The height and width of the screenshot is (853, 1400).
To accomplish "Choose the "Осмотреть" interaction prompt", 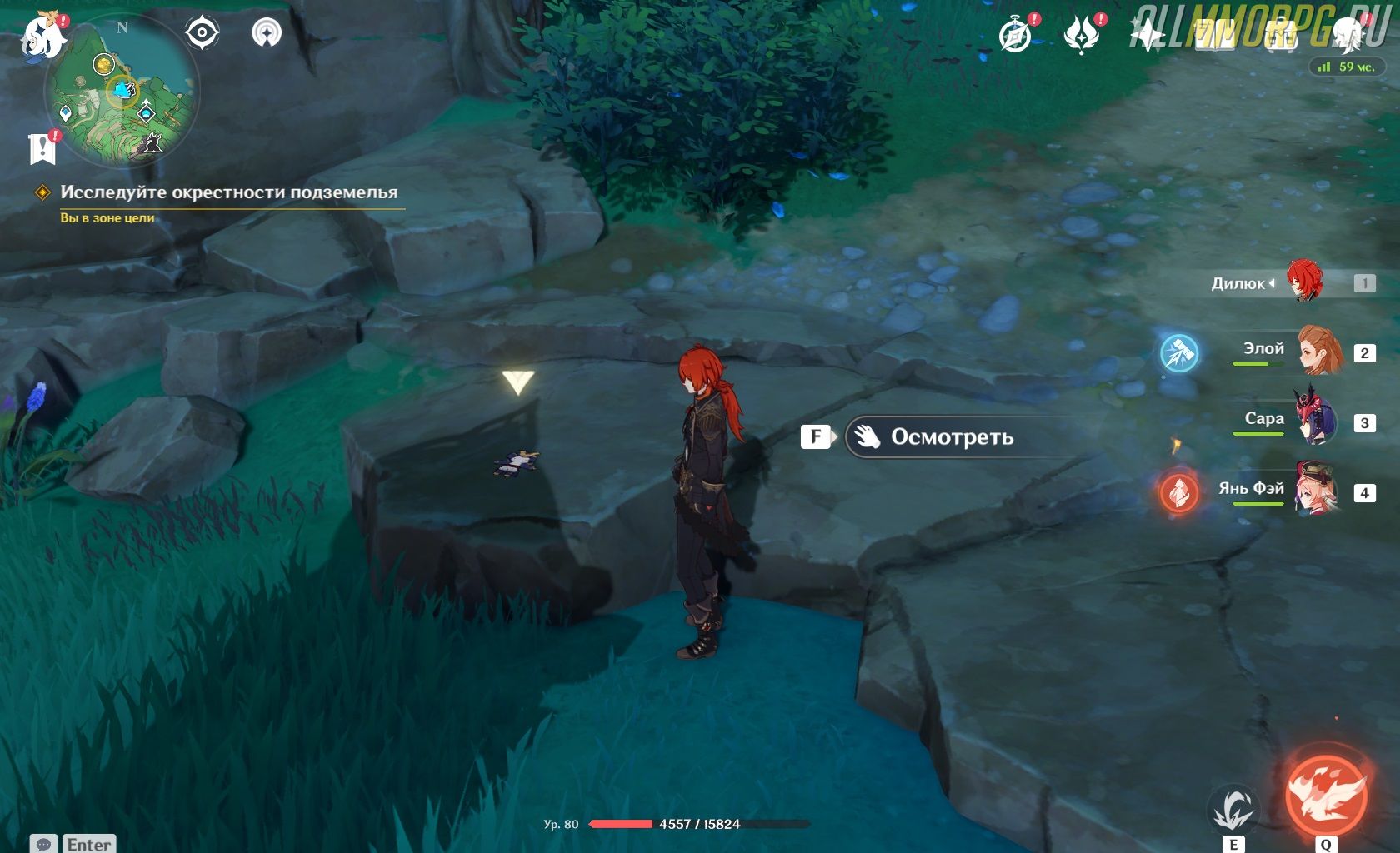I will pyautogui.click(x=952, y=437).
